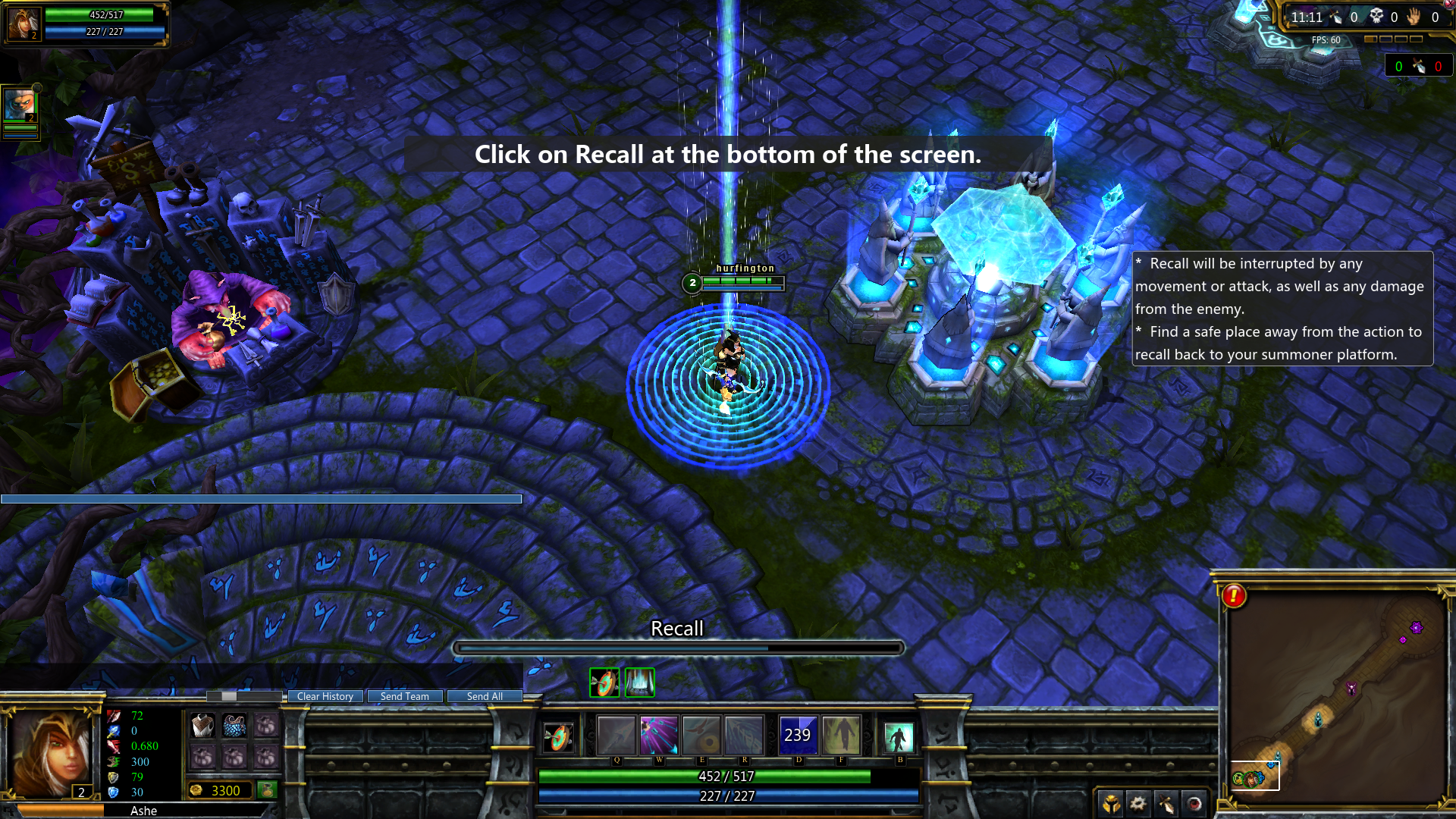Activate the Volley ability on W
This screenshot has width=1456, height=819.
pos(658,735)
